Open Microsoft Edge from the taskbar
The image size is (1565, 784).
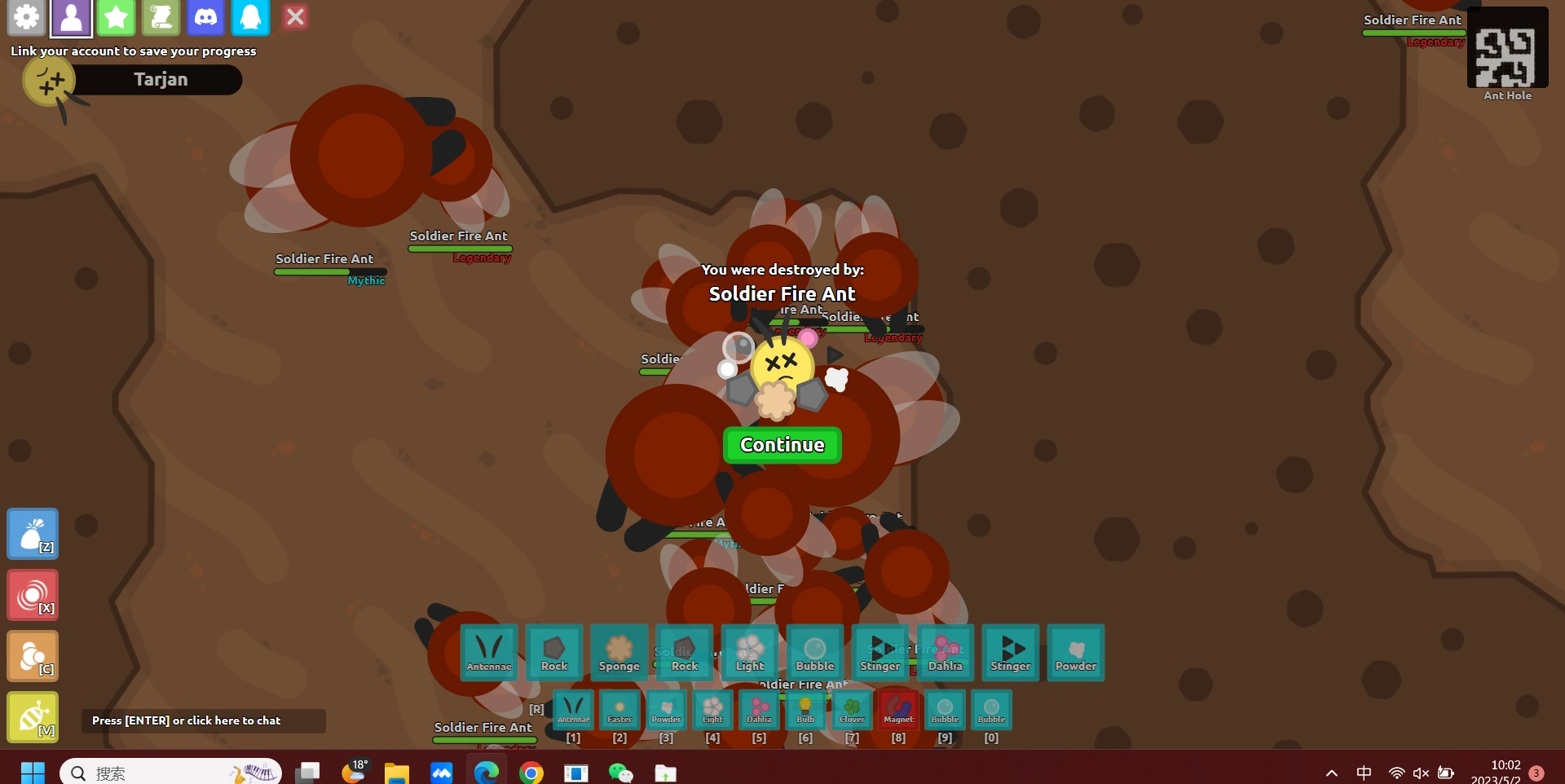[487, 771]
